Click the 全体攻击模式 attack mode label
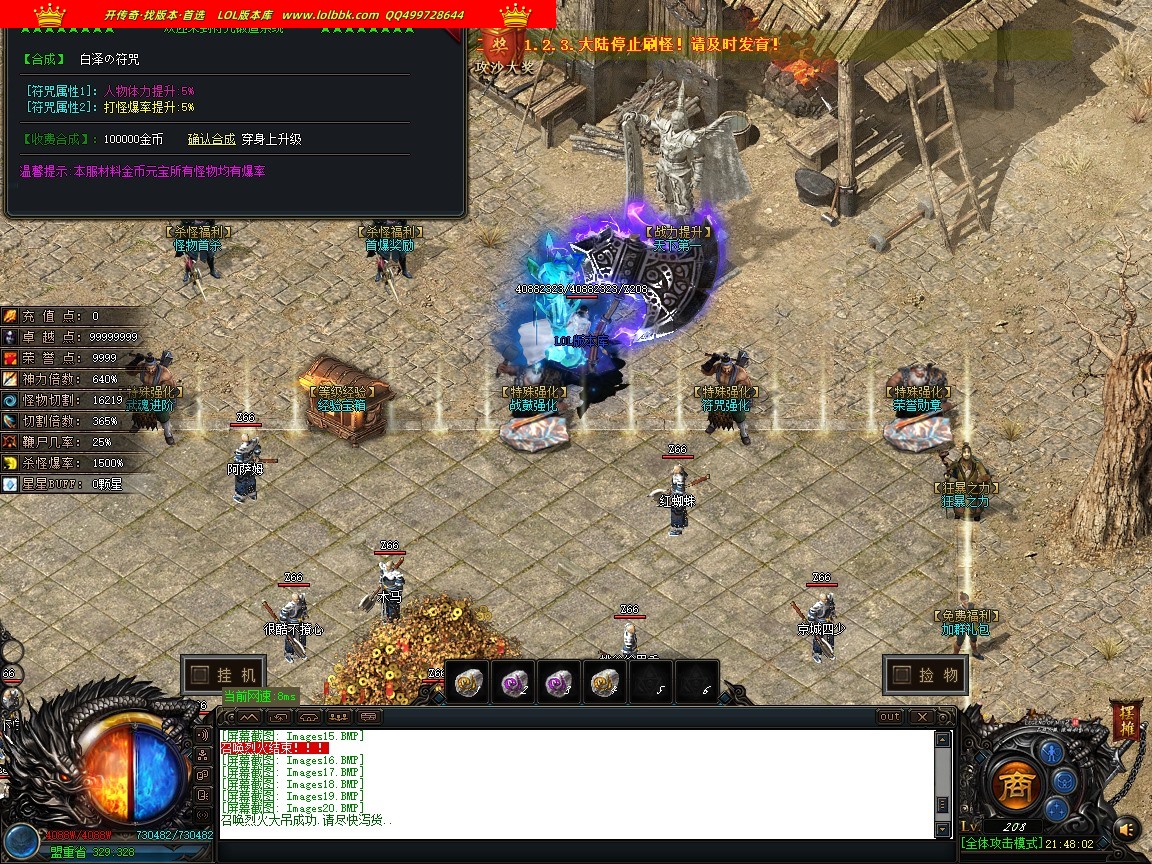 tap(1000, 844)
